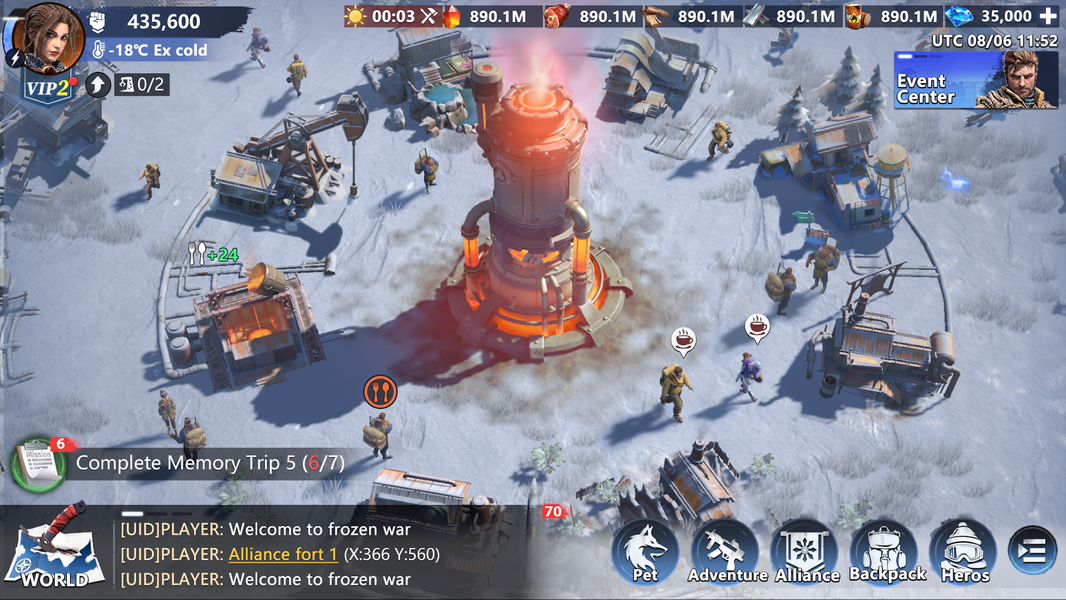Open the 0/2 build queue indicator
1066x600 pixels.
click(x=141, y=84)
